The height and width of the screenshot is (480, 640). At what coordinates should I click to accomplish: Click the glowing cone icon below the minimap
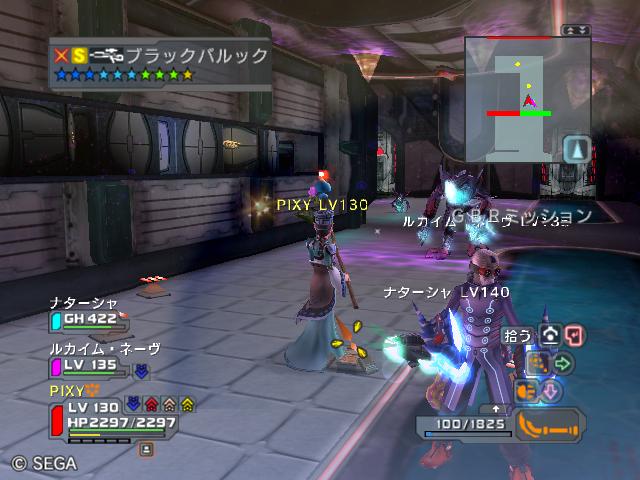tap(576, 150)
